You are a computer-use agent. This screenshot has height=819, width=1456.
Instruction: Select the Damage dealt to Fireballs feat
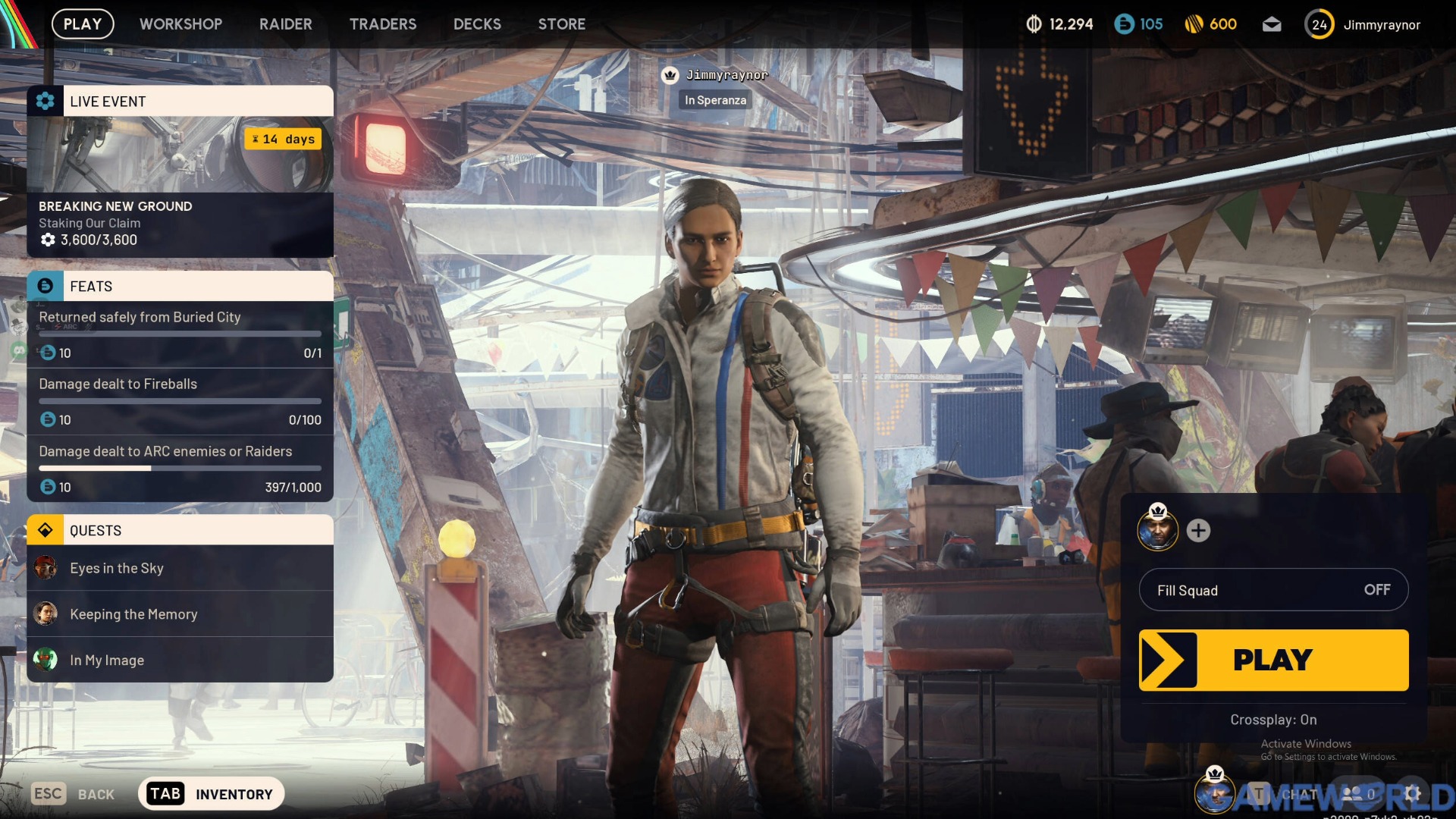pos(180,401)
